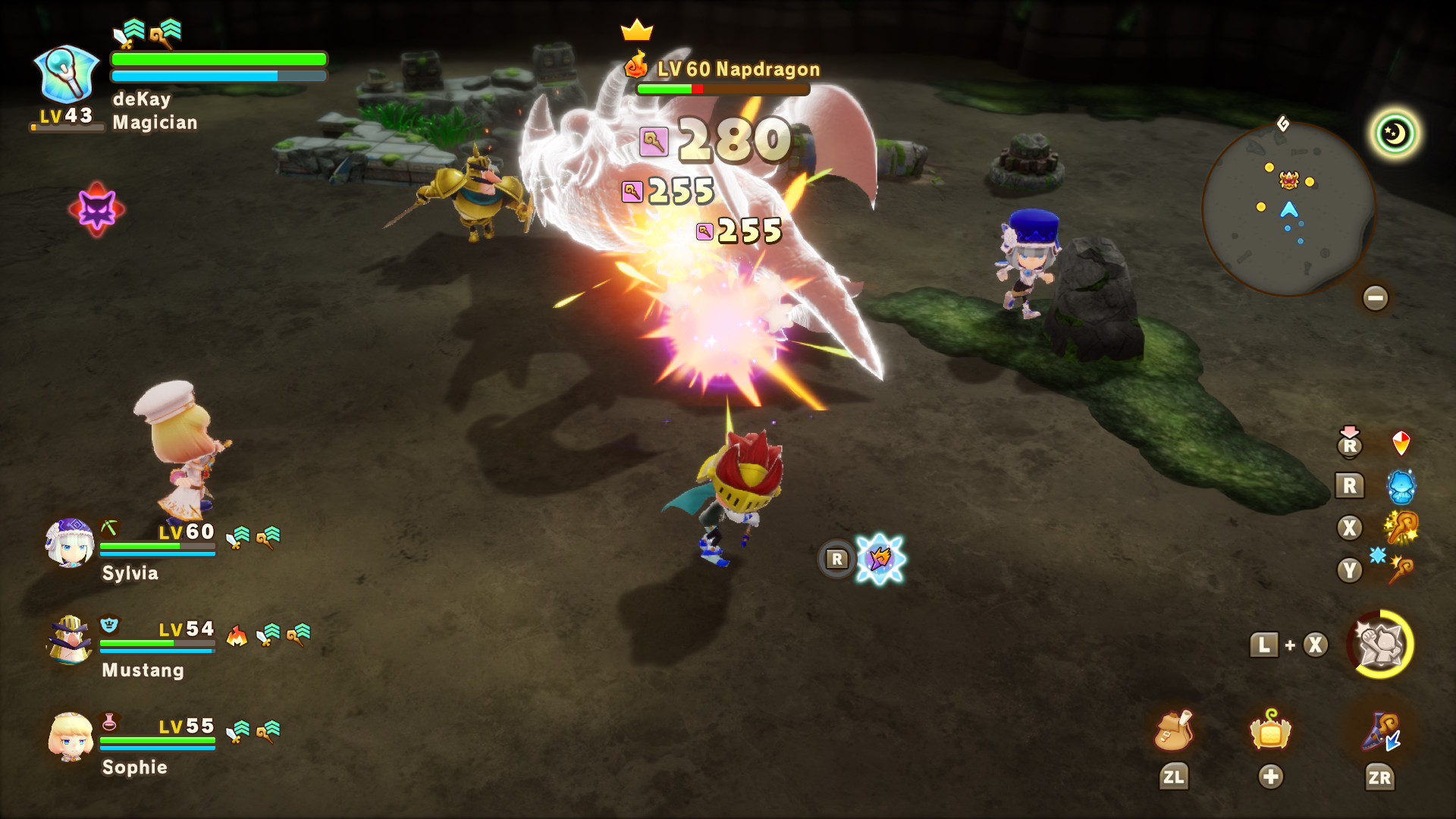Click the Magician life emblem icon
The width and height of the screenshot is (1456, 819).
67,74
